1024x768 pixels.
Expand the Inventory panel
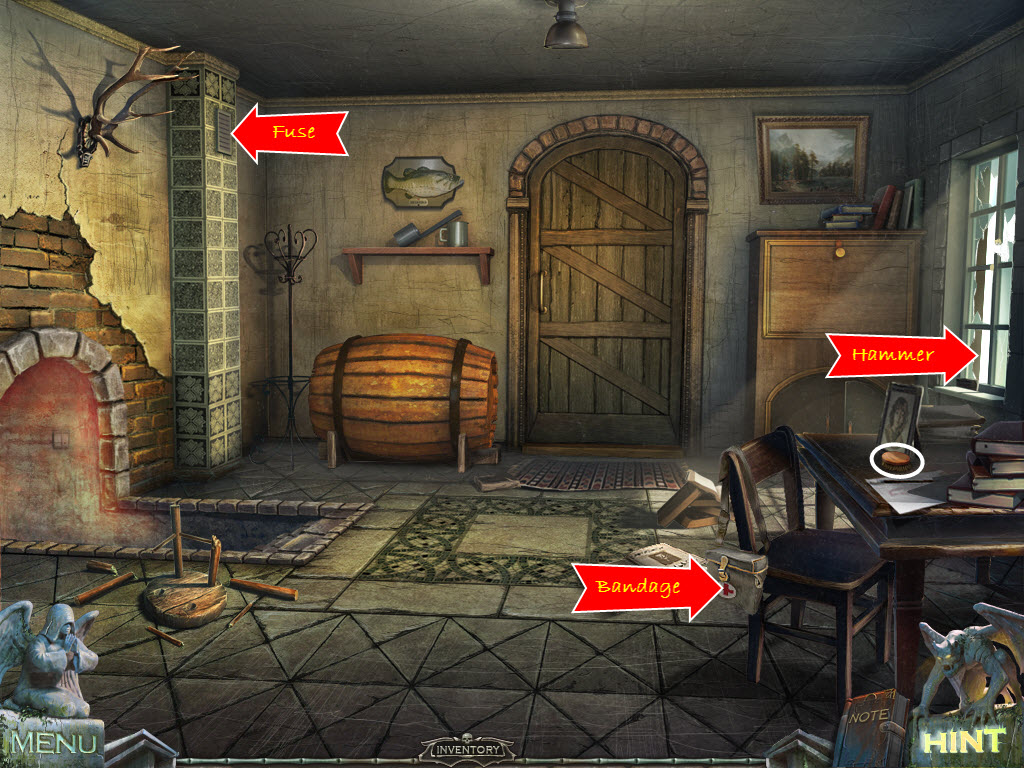(468, 747)
